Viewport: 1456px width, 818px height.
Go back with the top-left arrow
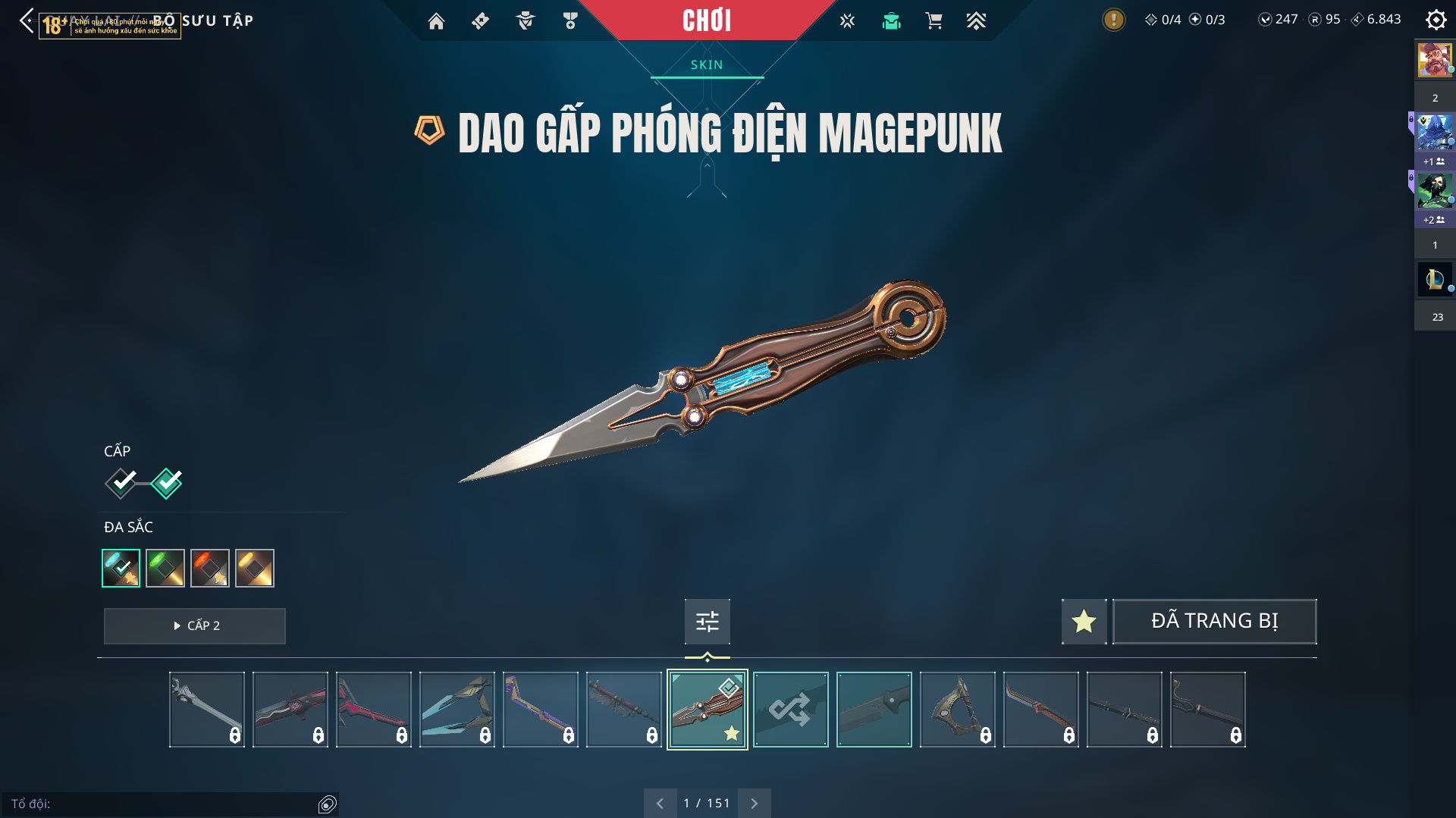[27, 20]
